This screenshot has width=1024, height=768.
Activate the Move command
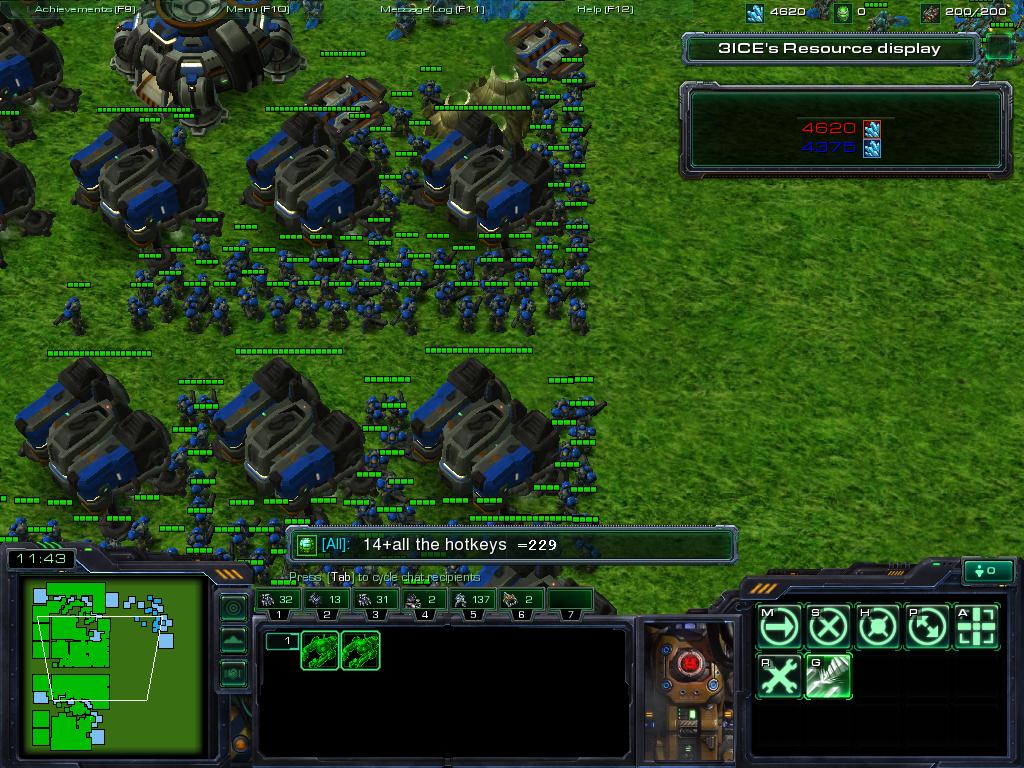pyautogui.click(x=778, y=628)
